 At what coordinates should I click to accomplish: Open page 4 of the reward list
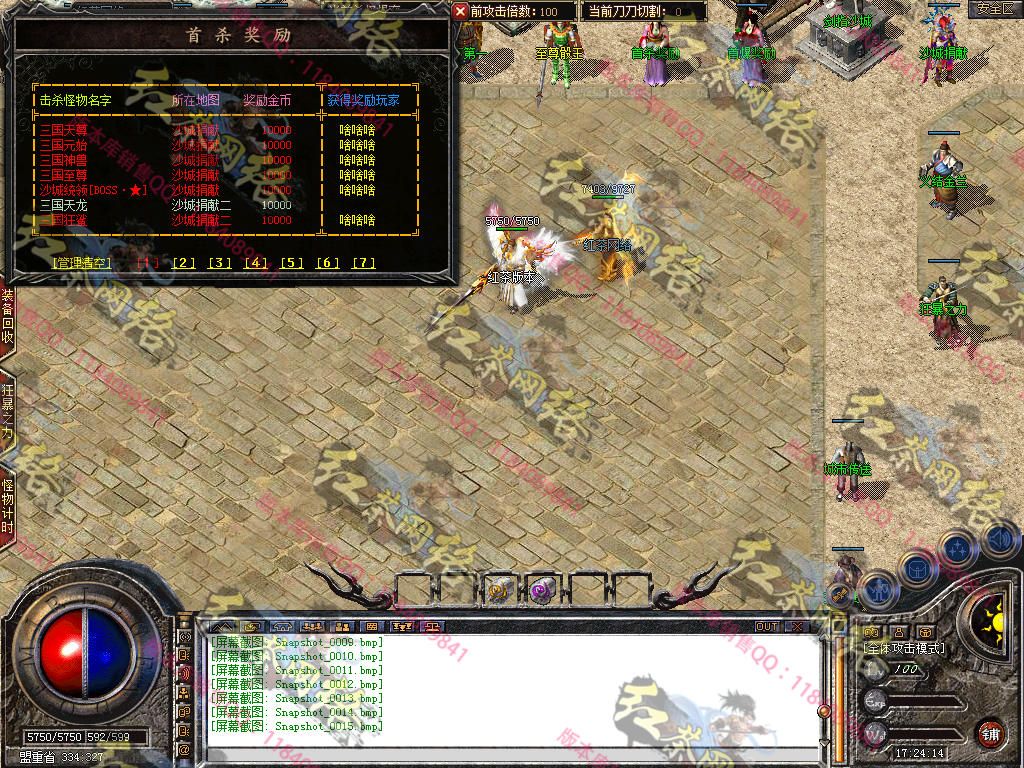[256, 263]
